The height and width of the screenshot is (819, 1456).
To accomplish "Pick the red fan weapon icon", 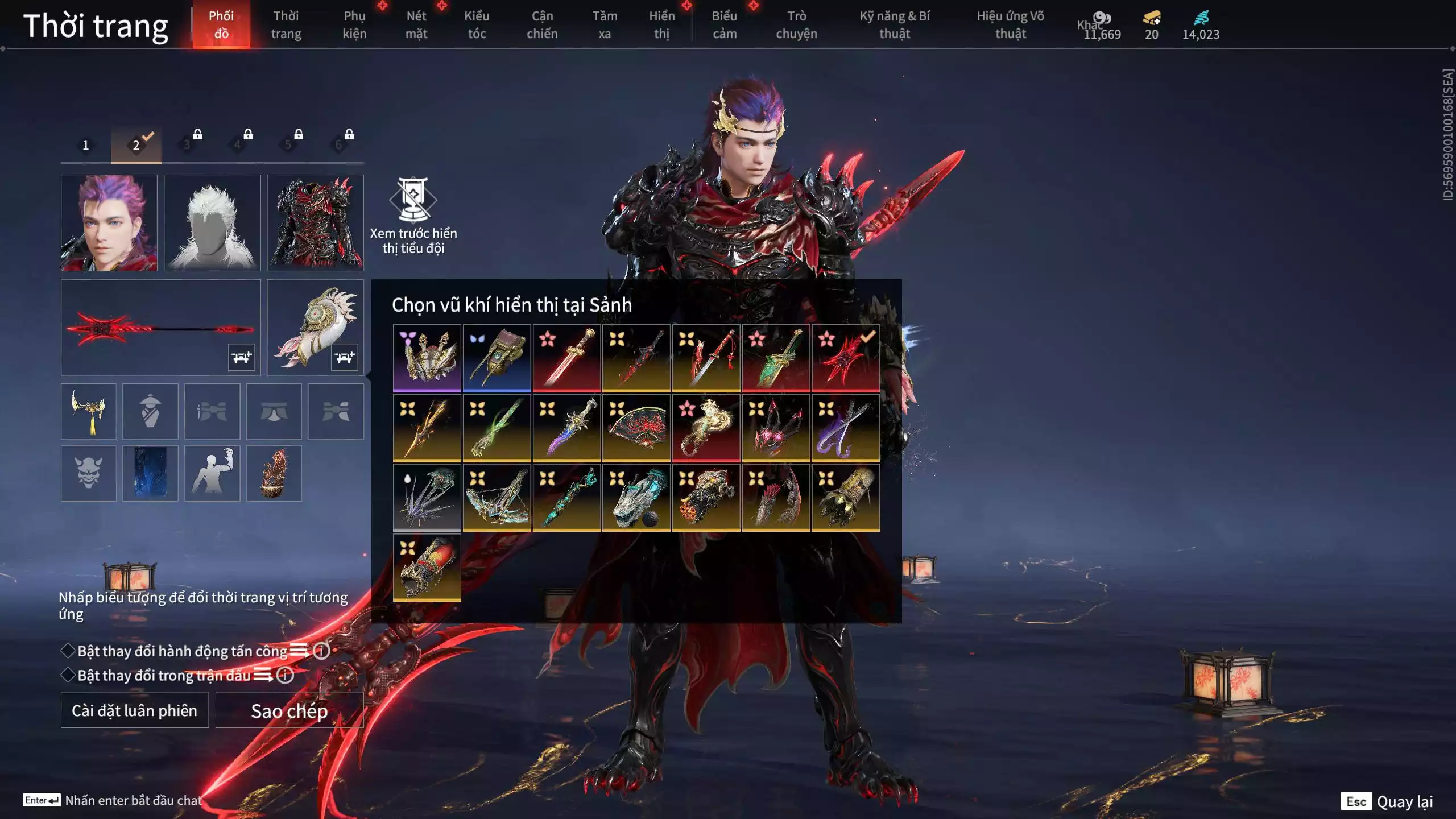I will (636, 427).
